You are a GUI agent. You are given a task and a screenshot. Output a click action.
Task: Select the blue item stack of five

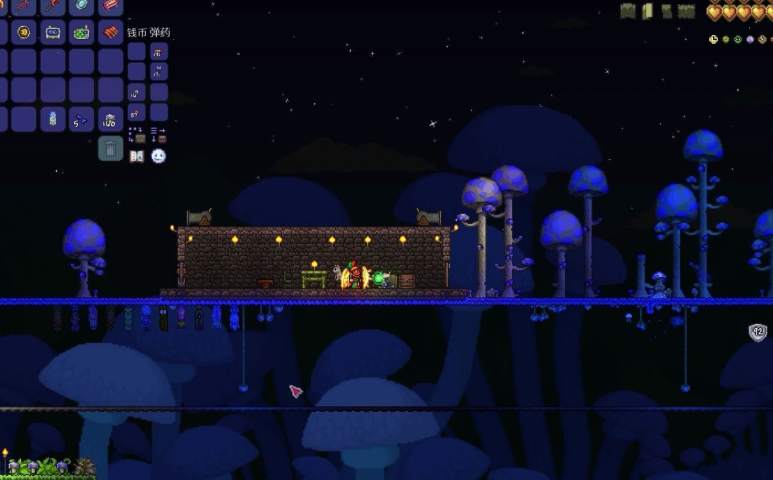81,120
